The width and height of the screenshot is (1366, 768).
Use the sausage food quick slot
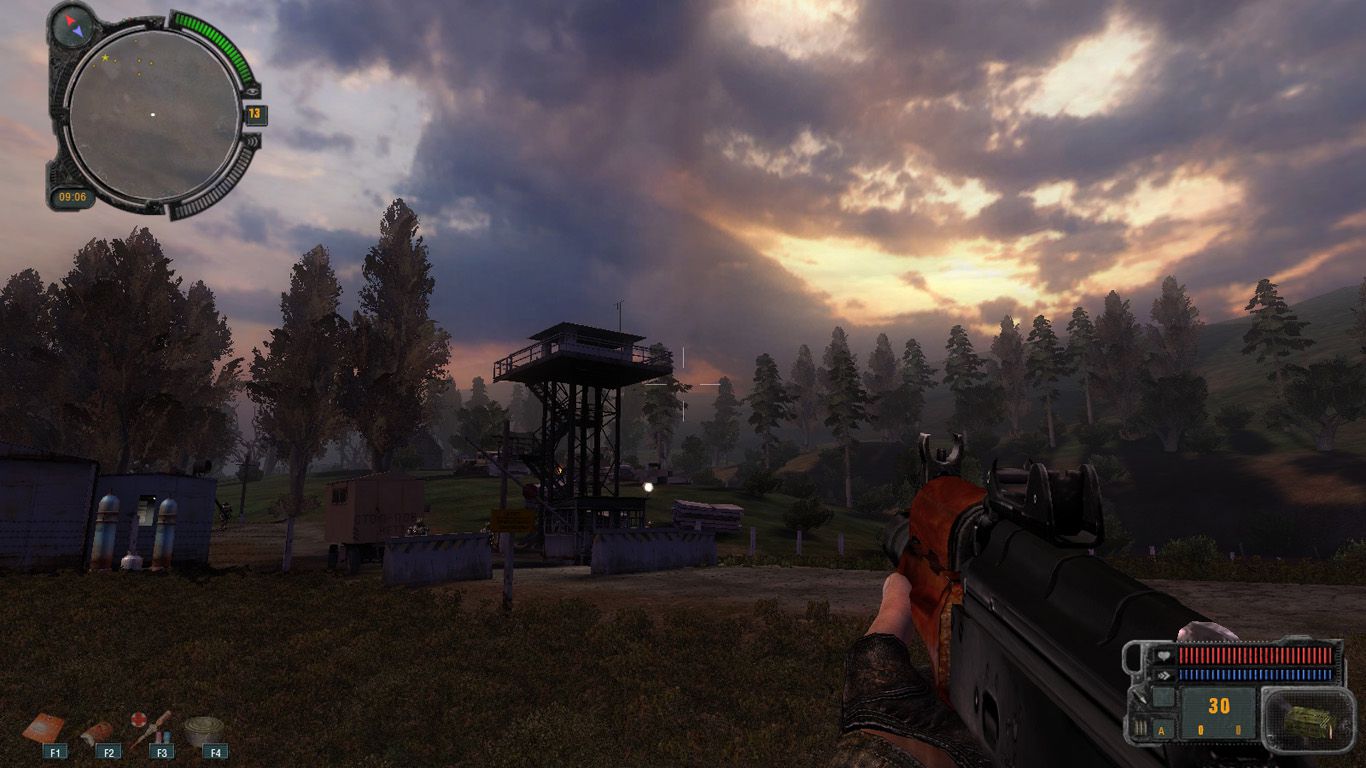(x=97, y=731)
